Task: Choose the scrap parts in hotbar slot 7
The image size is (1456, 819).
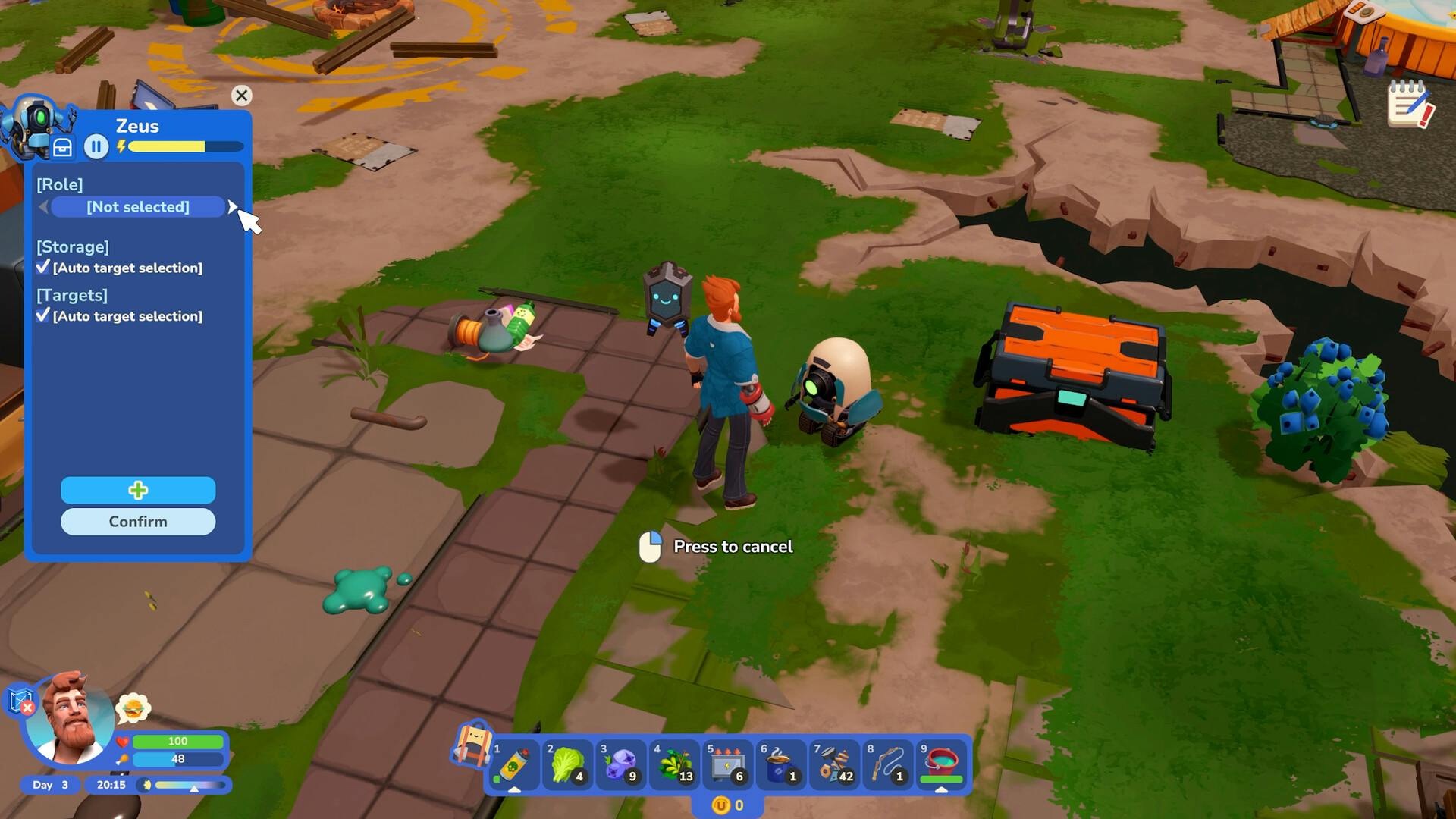Action: coord(833,764)
